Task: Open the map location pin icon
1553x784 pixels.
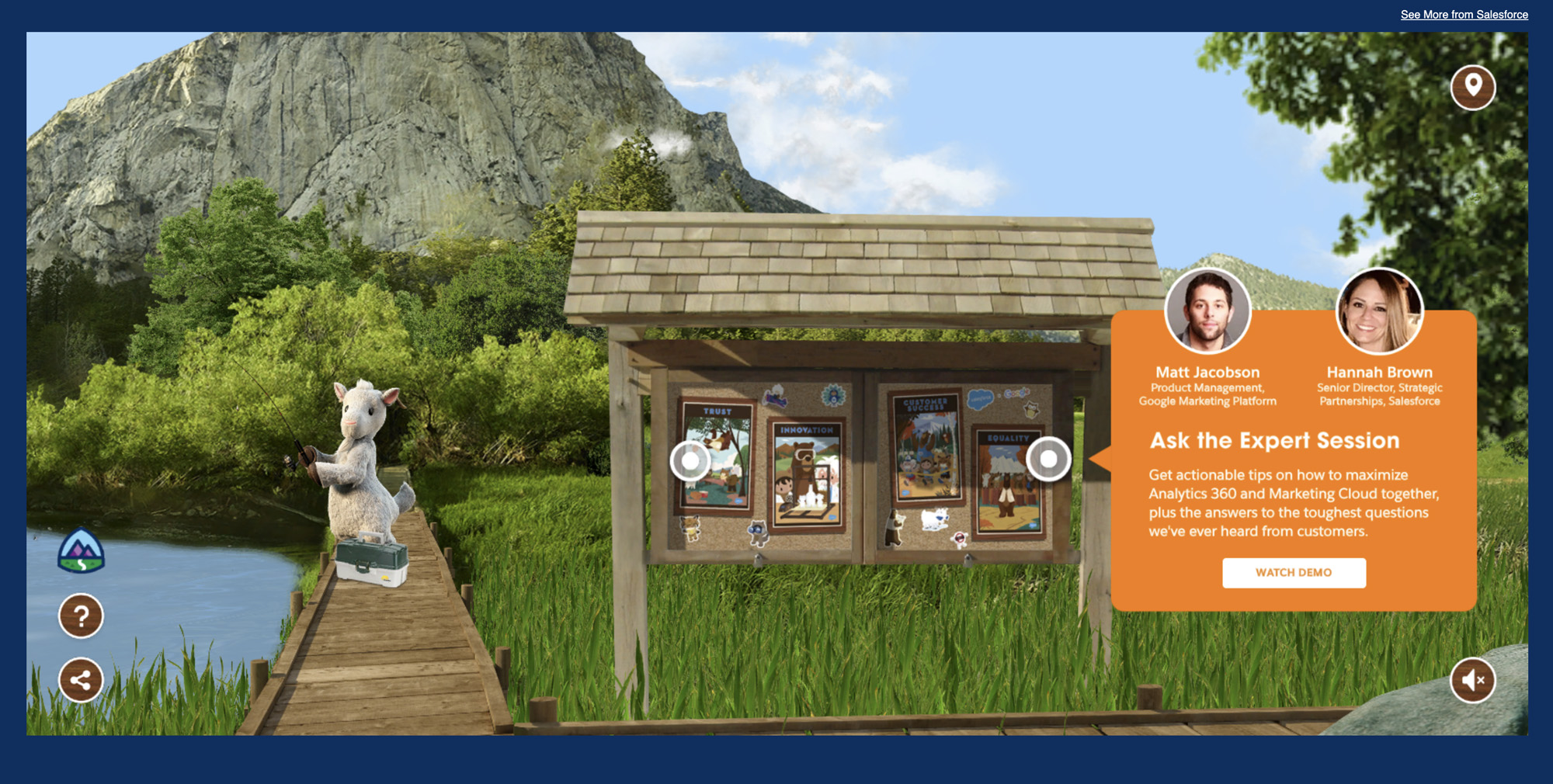Action: (1473, 87)
